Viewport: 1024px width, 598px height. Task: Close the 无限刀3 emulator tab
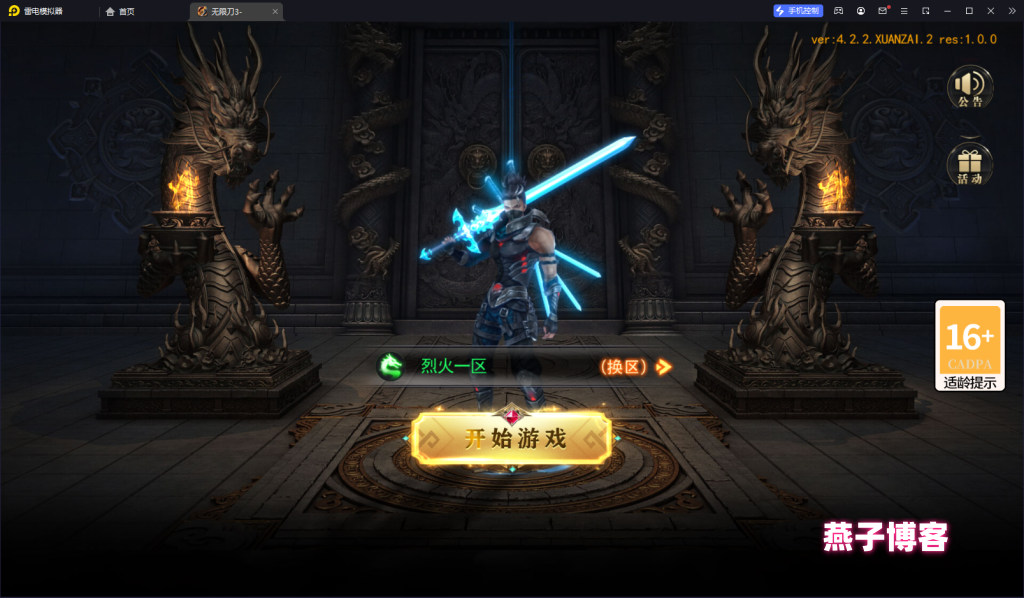[275, 11]
